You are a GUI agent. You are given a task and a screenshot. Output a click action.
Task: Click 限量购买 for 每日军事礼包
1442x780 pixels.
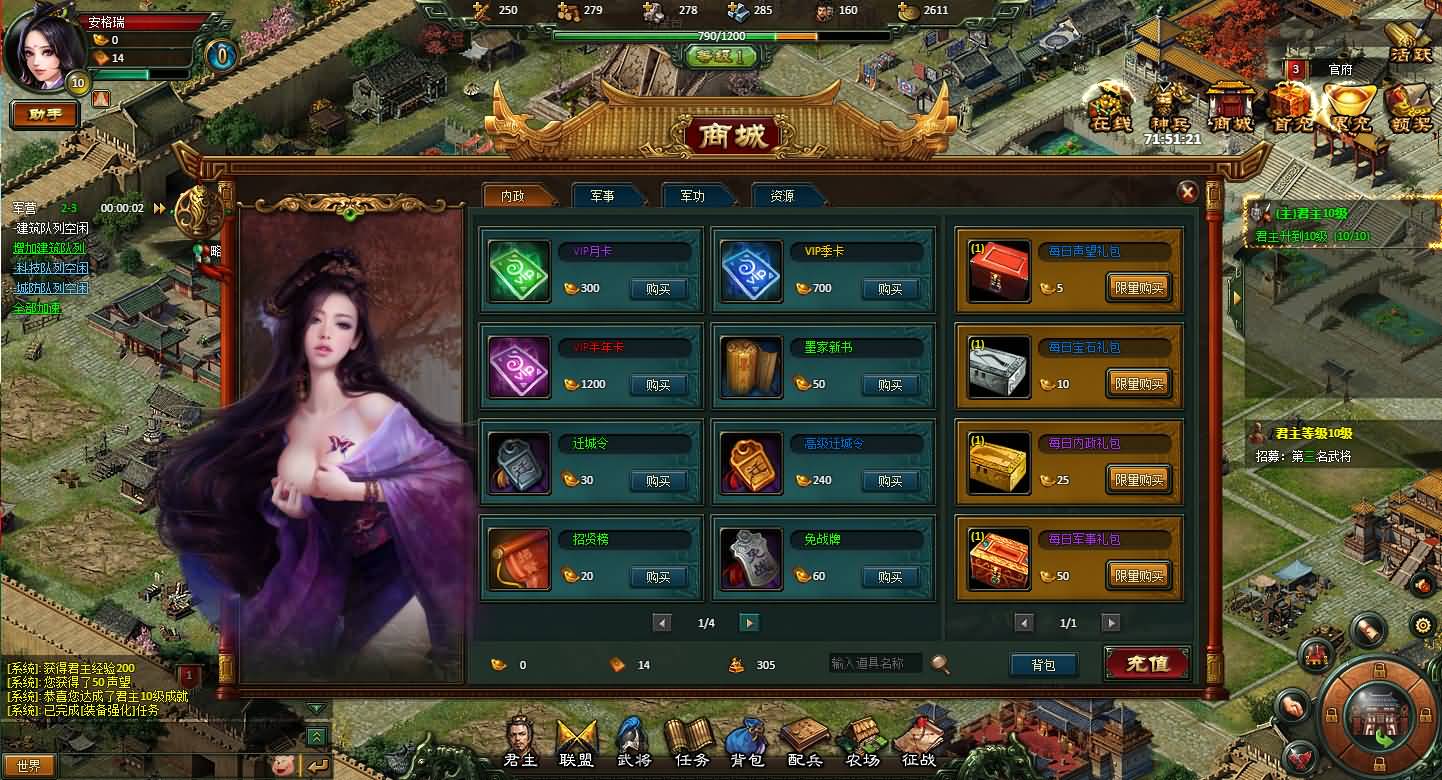pos(1138,577)
